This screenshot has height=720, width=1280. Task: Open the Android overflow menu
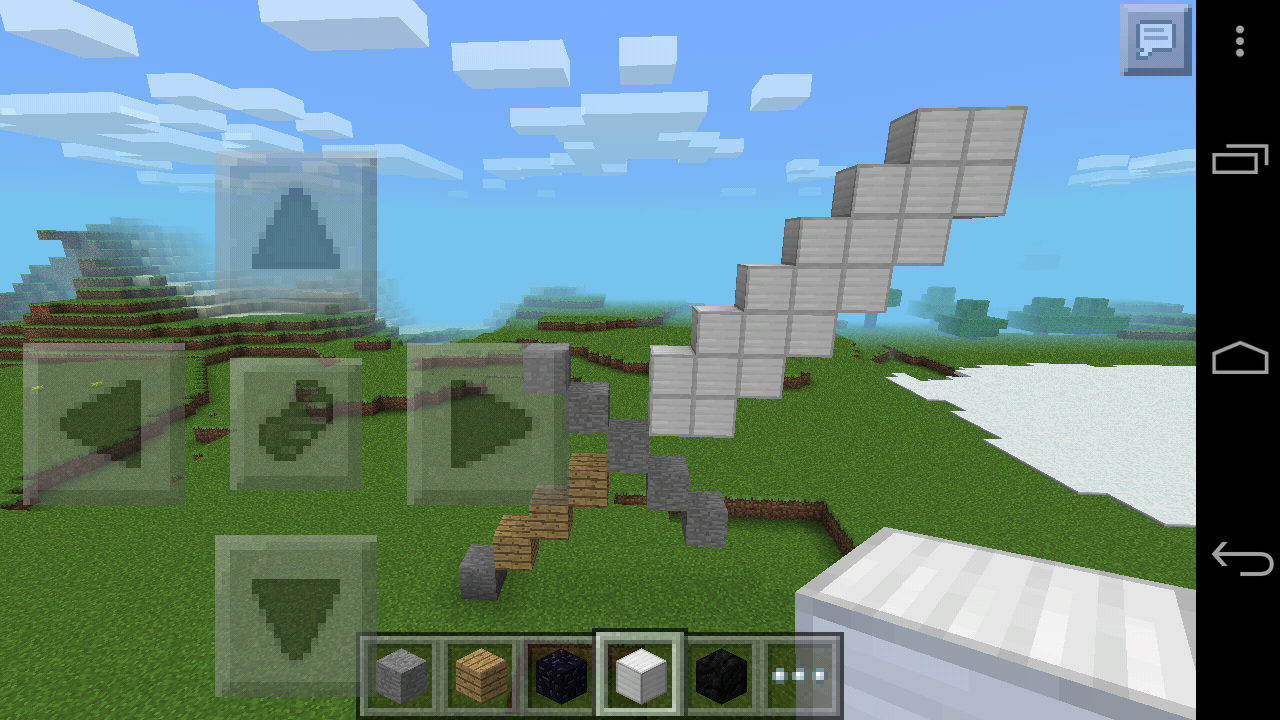pos(1239,41)
